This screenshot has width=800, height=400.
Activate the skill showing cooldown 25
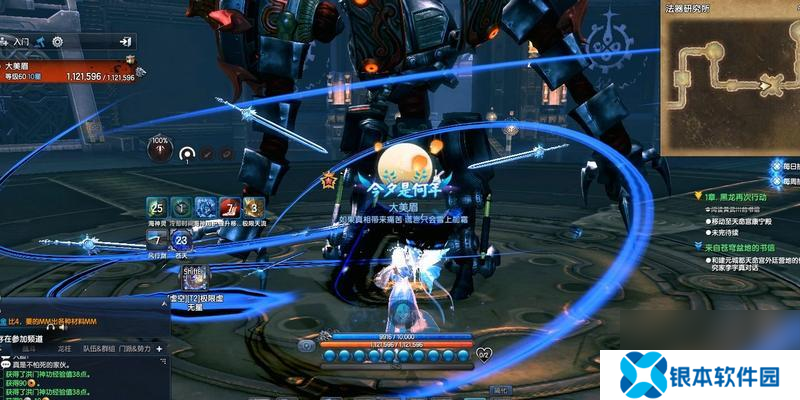point(156,207)
